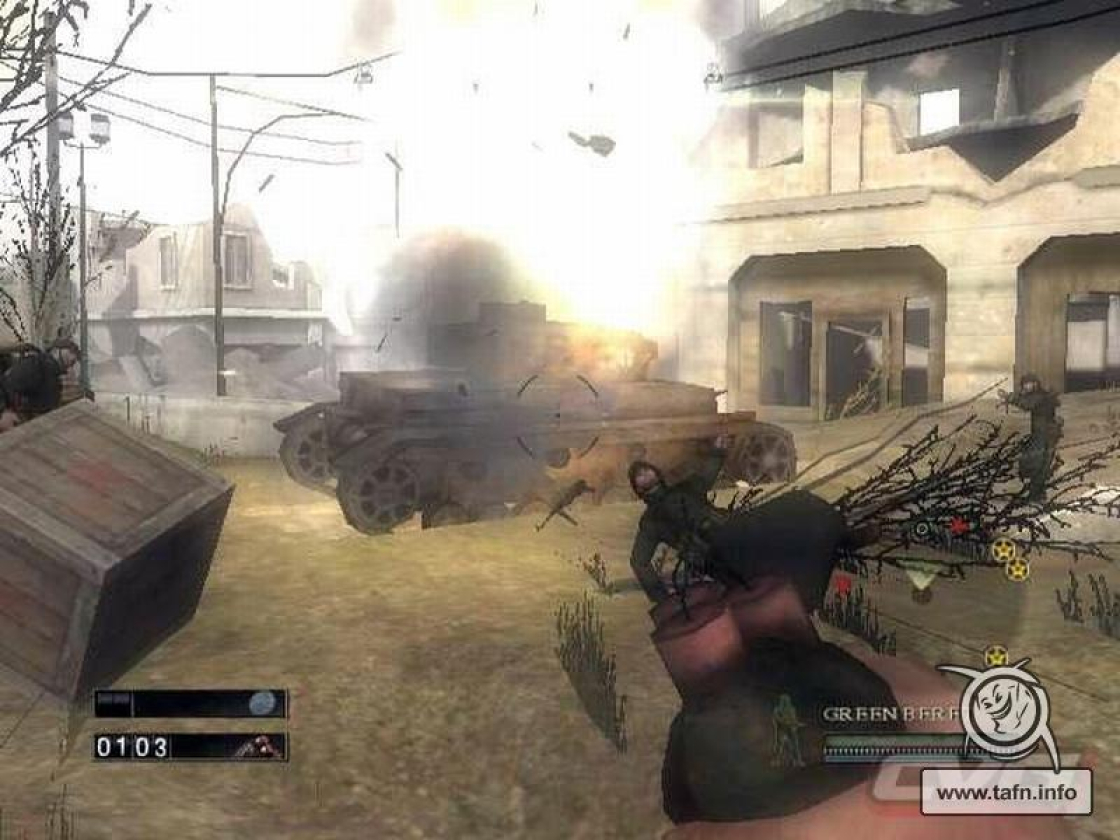Select the grenade icon in the HUD
The width and height of the screenshot is (1120, 840).
click(x=262, y=704)
